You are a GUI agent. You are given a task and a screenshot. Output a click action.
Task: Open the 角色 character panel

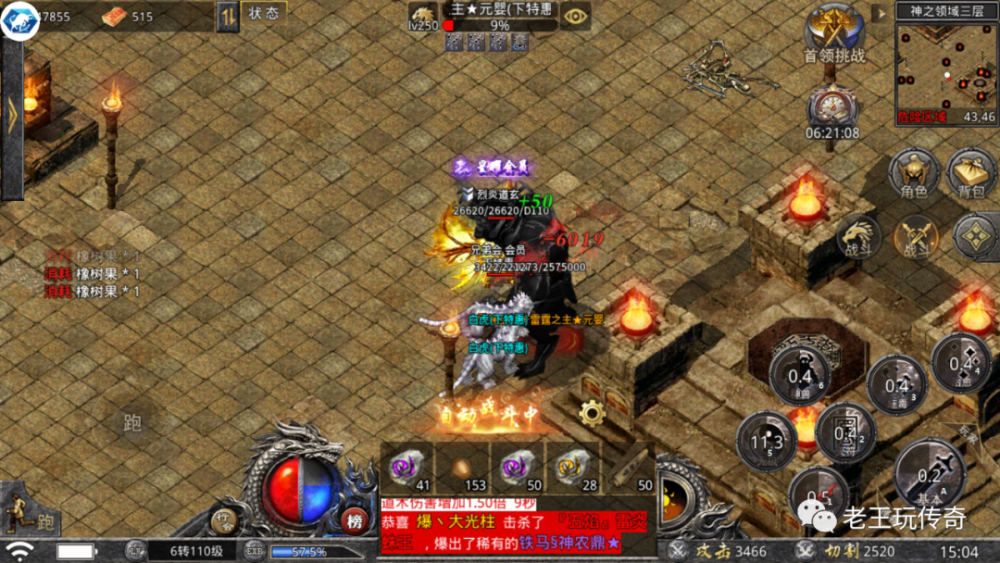[914, 174]
